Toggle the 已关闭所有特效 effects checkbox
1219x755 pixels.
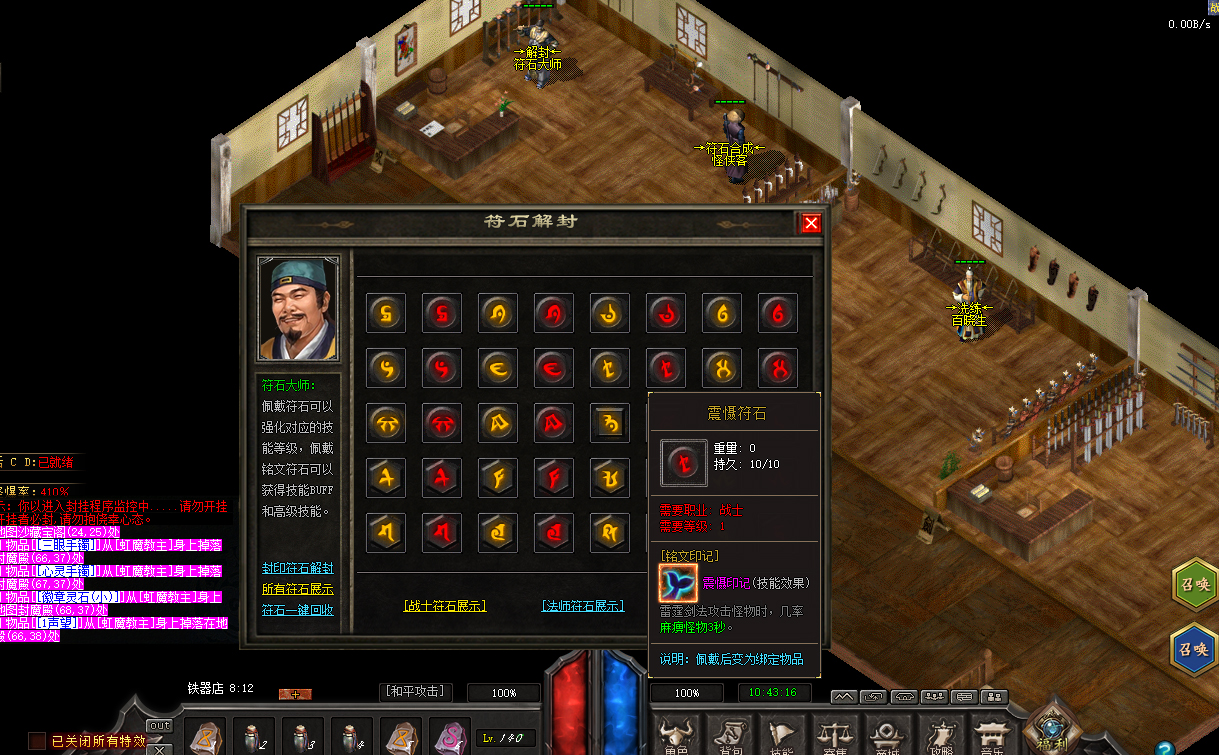[x=37, y=741]
